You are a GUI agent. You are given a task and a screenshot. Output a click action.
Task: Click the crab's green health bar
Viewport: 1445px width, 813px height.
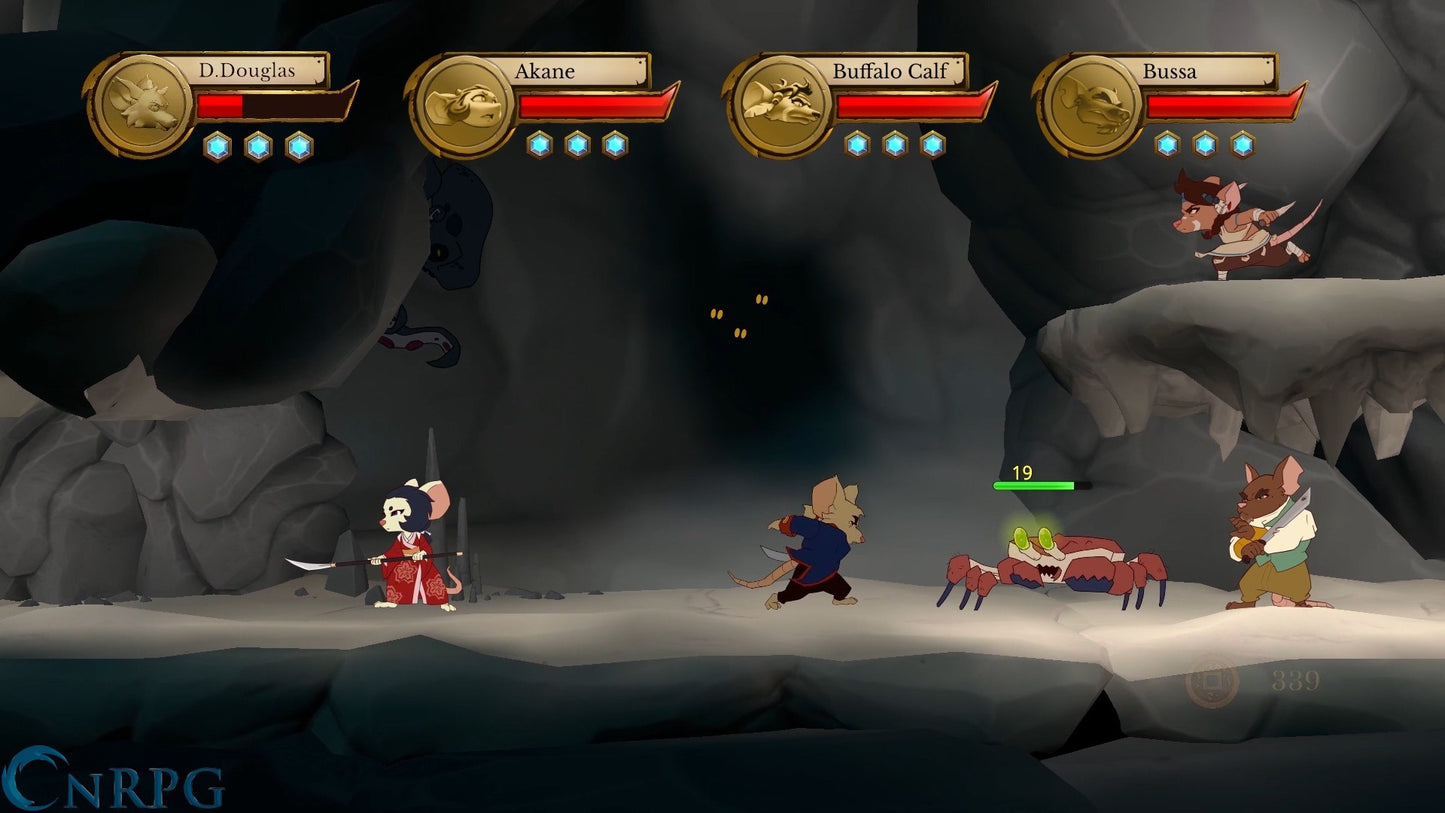pyautogui.click(x=1034, y=485)
